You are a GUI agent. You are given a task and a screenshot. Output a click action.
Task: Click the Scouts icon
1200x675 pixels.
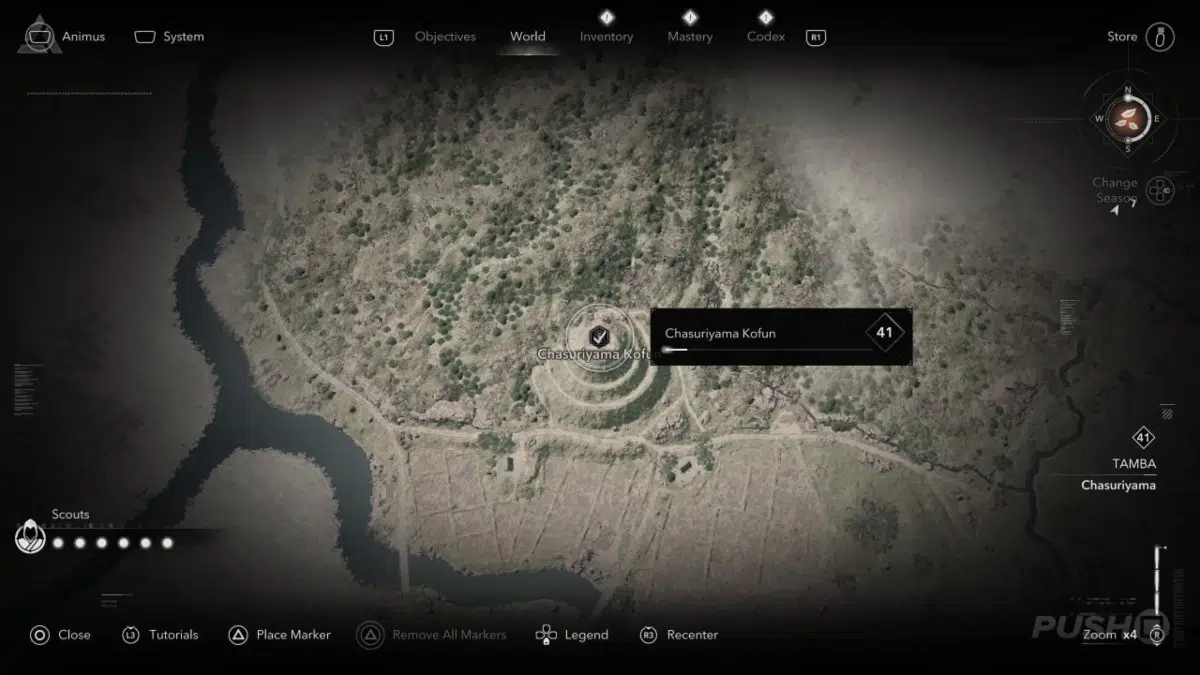30,538
